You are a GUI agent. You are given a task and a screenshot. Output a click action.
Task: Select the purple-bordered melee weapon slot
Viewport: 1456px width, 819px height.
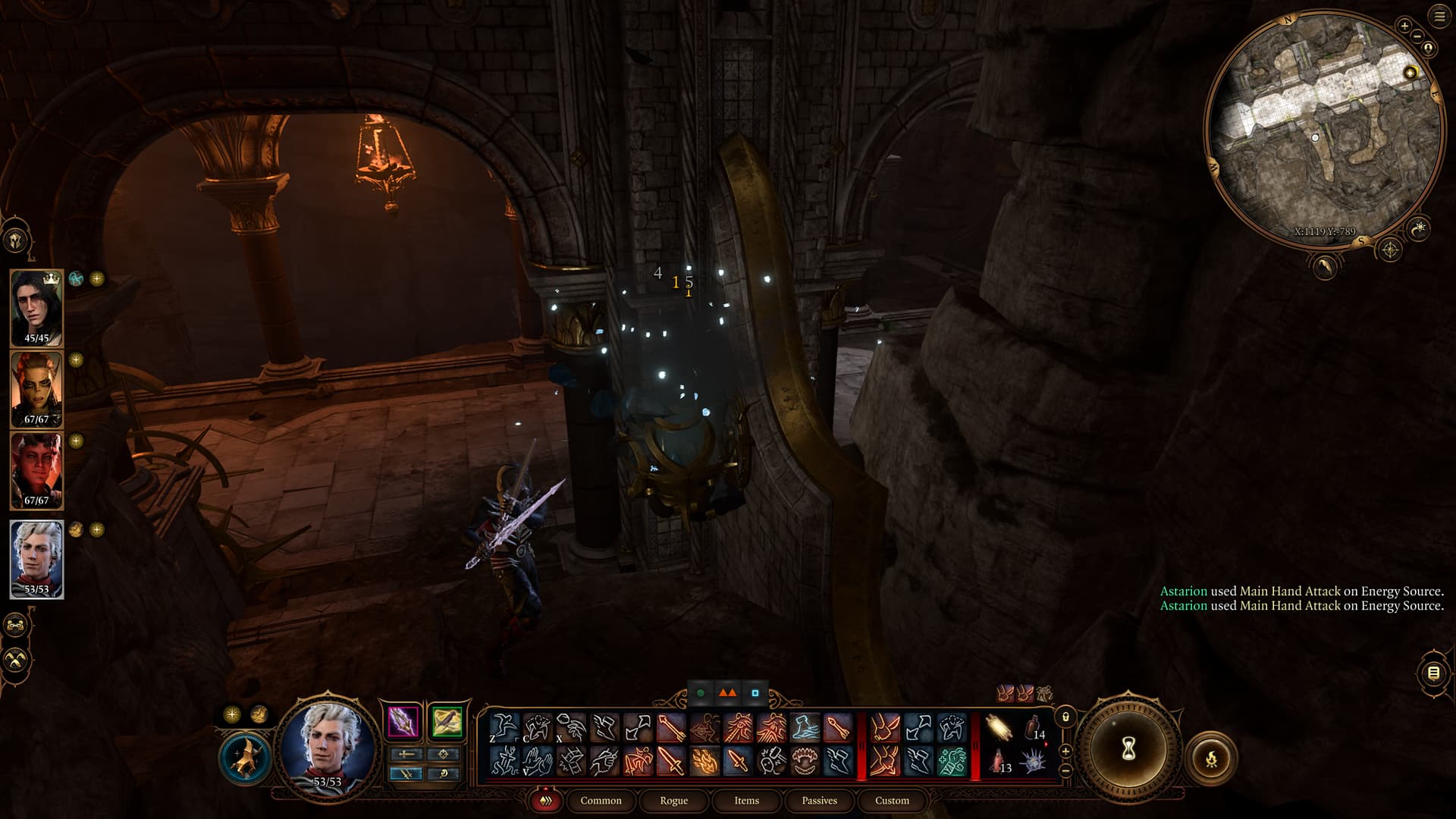tap(403, 721)
